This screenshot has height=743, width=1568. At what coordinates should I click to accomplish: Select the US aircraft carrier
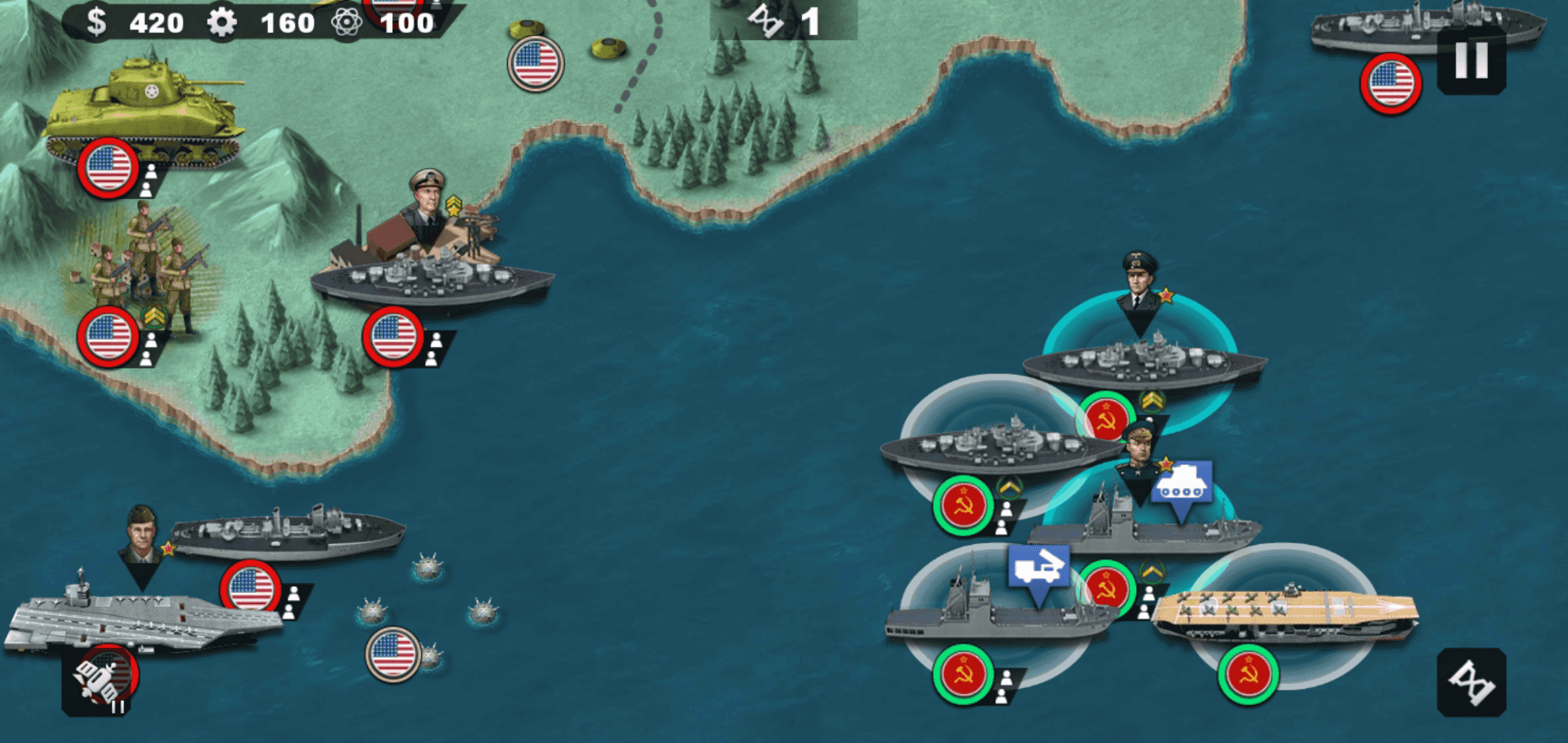point(138,616)
